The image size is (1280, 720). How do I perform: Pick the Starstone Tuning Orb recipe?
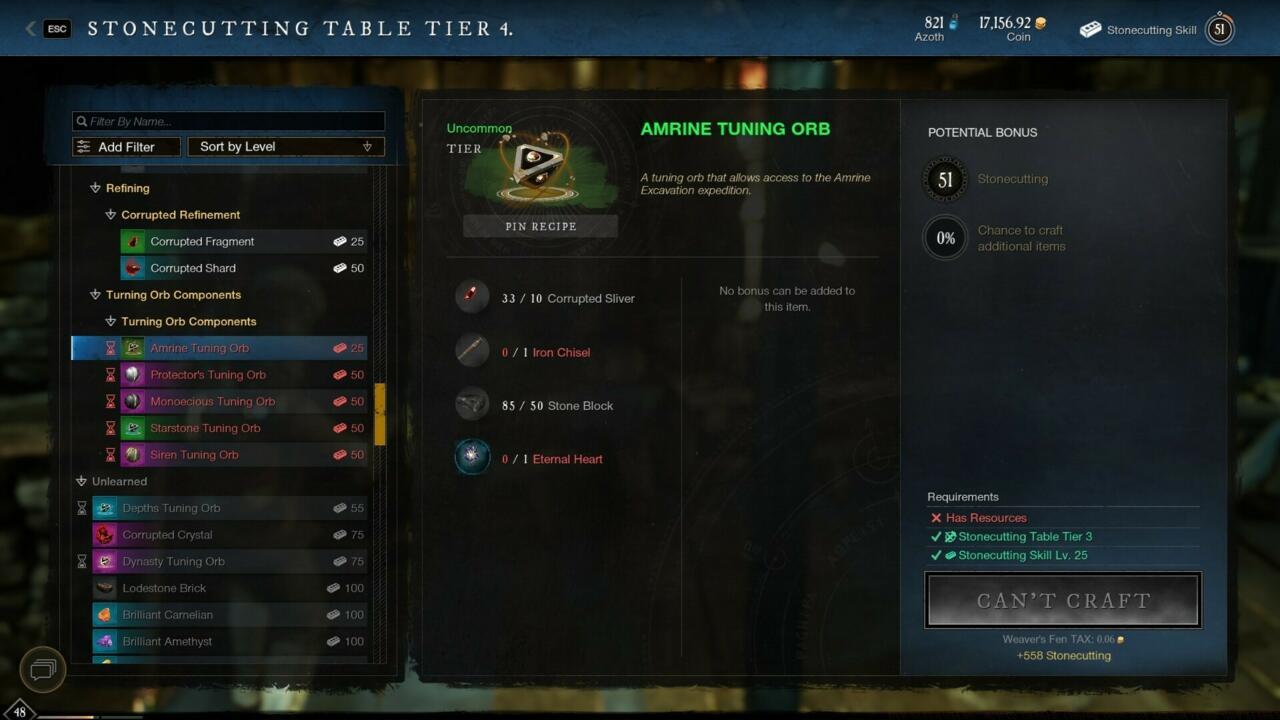[x=205, y=428]
